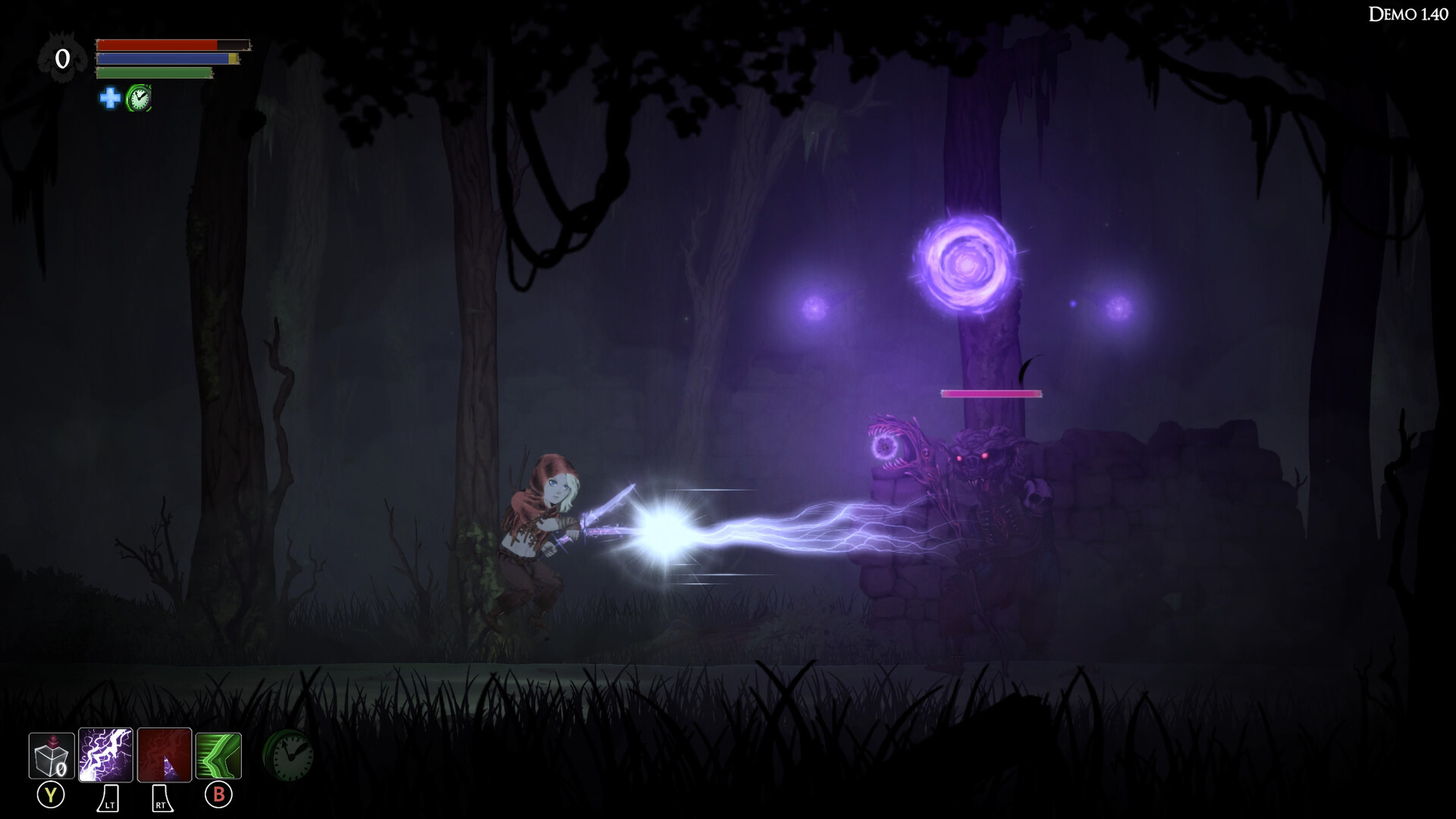This screenshot has width=1456, height=819.
Task: Click the green clock buff indicator
Action: [140, 97]
